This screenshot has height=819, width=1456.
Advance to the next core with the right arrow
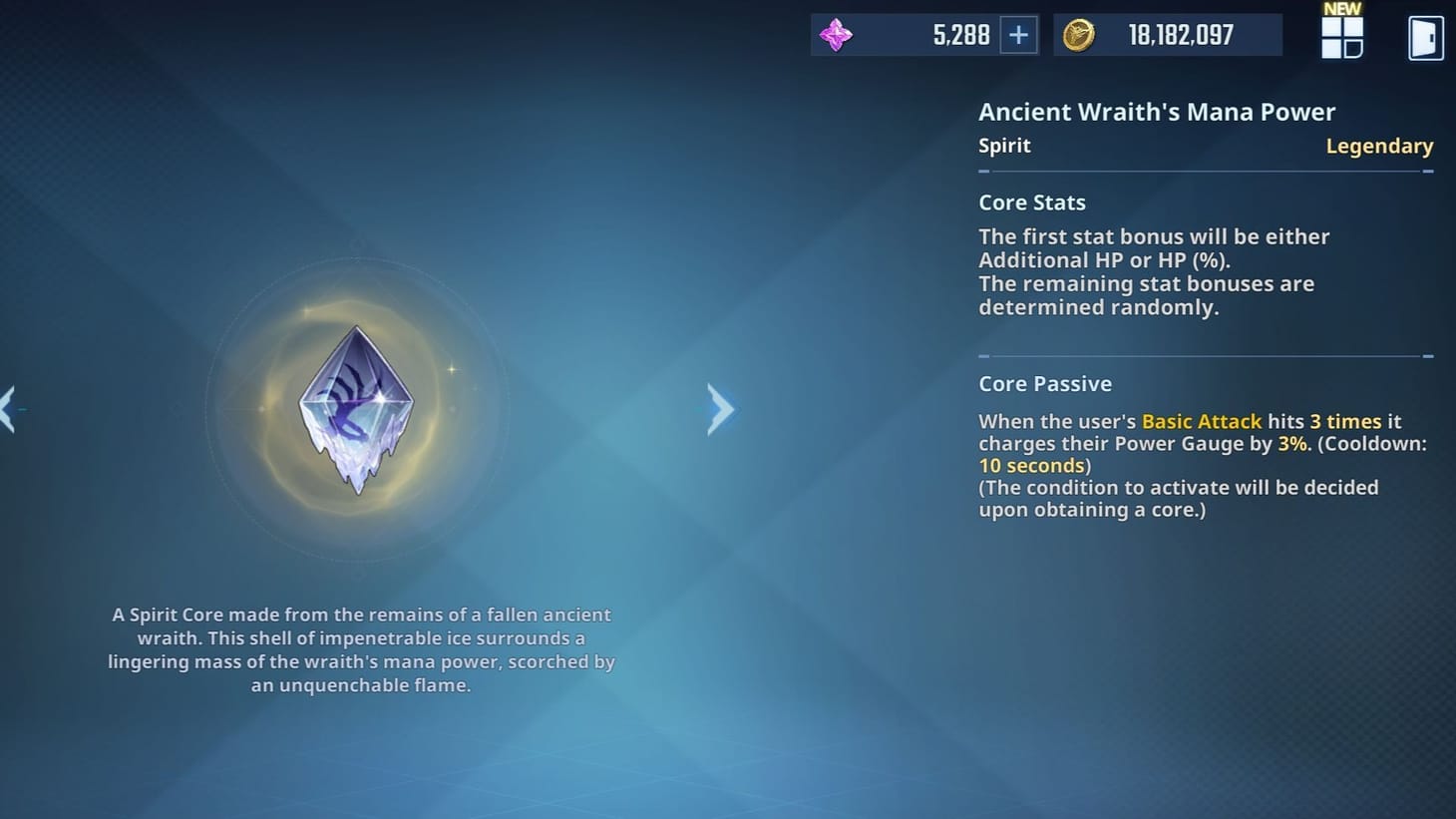pos(721,409)
